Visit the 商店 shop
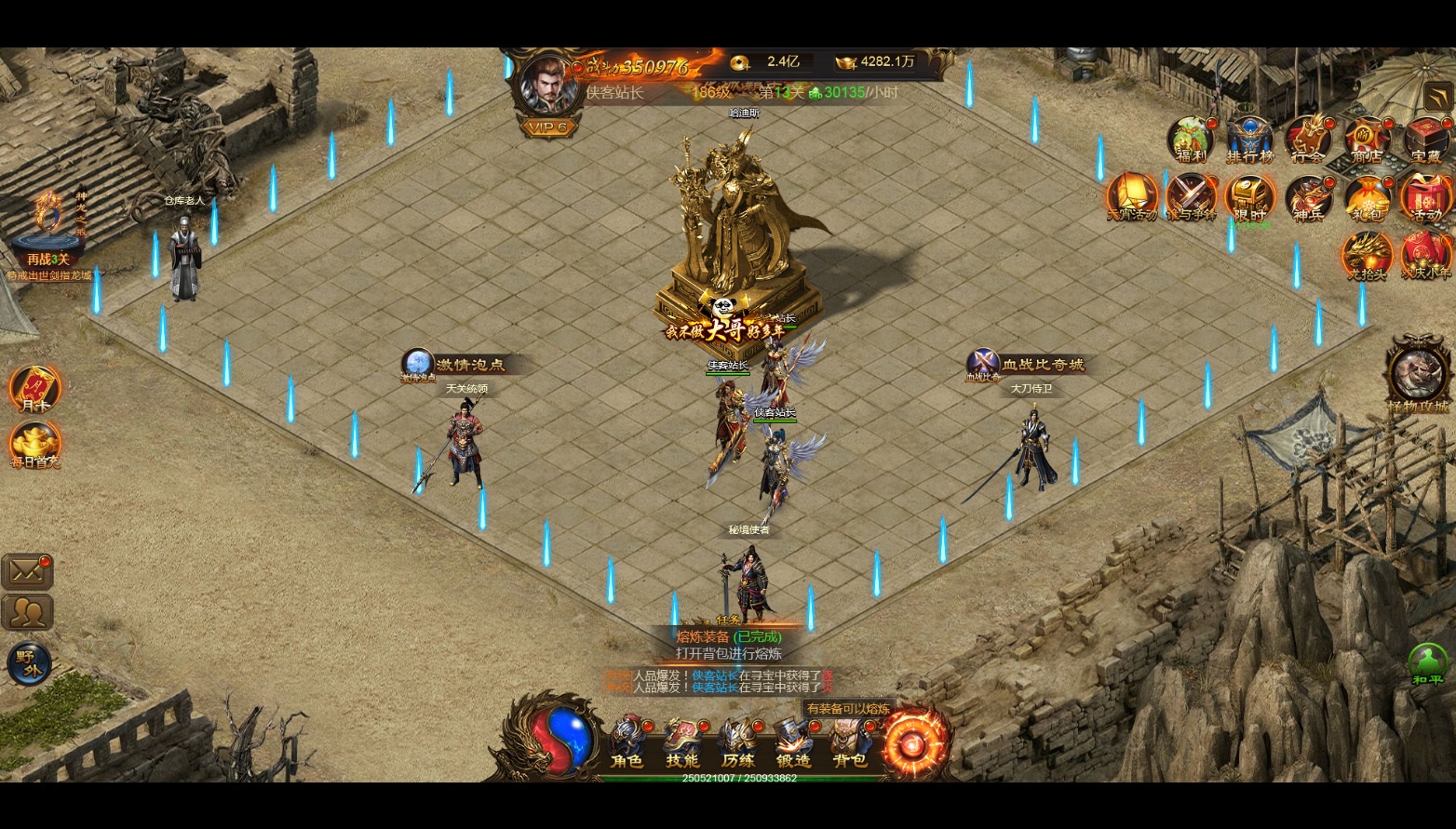This screenshot has width=1456, height=829. [1367, 140]
